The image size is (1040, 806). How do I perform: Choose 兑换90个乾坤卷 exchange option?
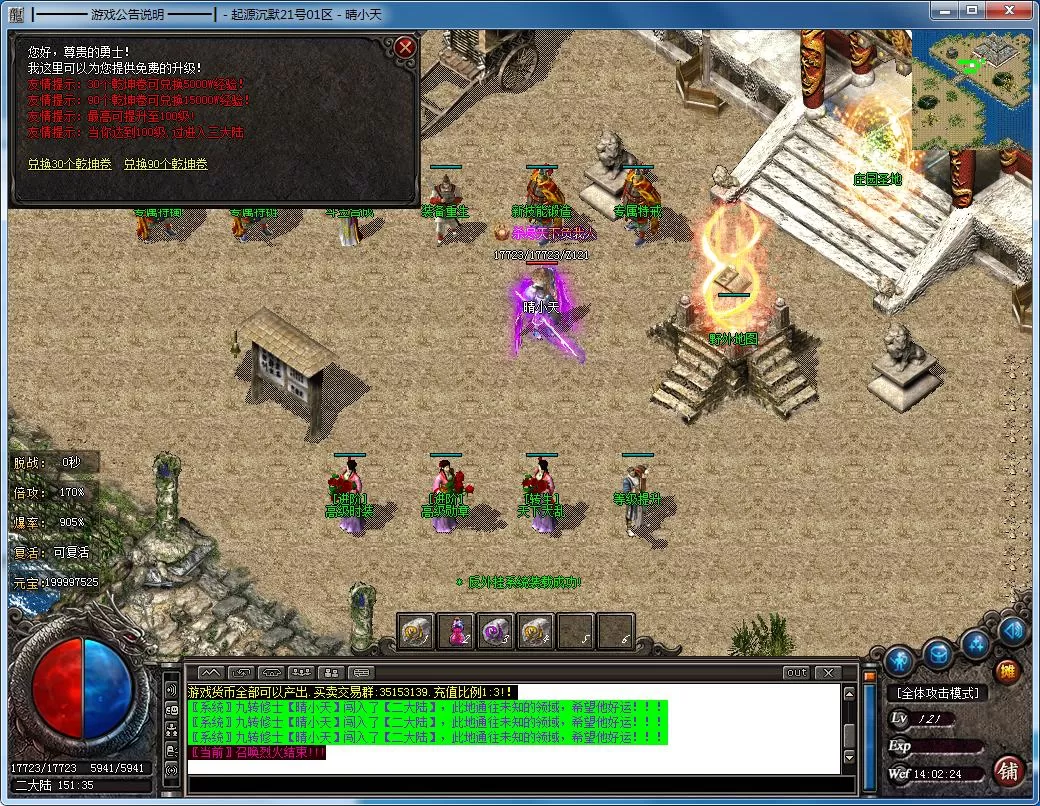click(165, 163)
